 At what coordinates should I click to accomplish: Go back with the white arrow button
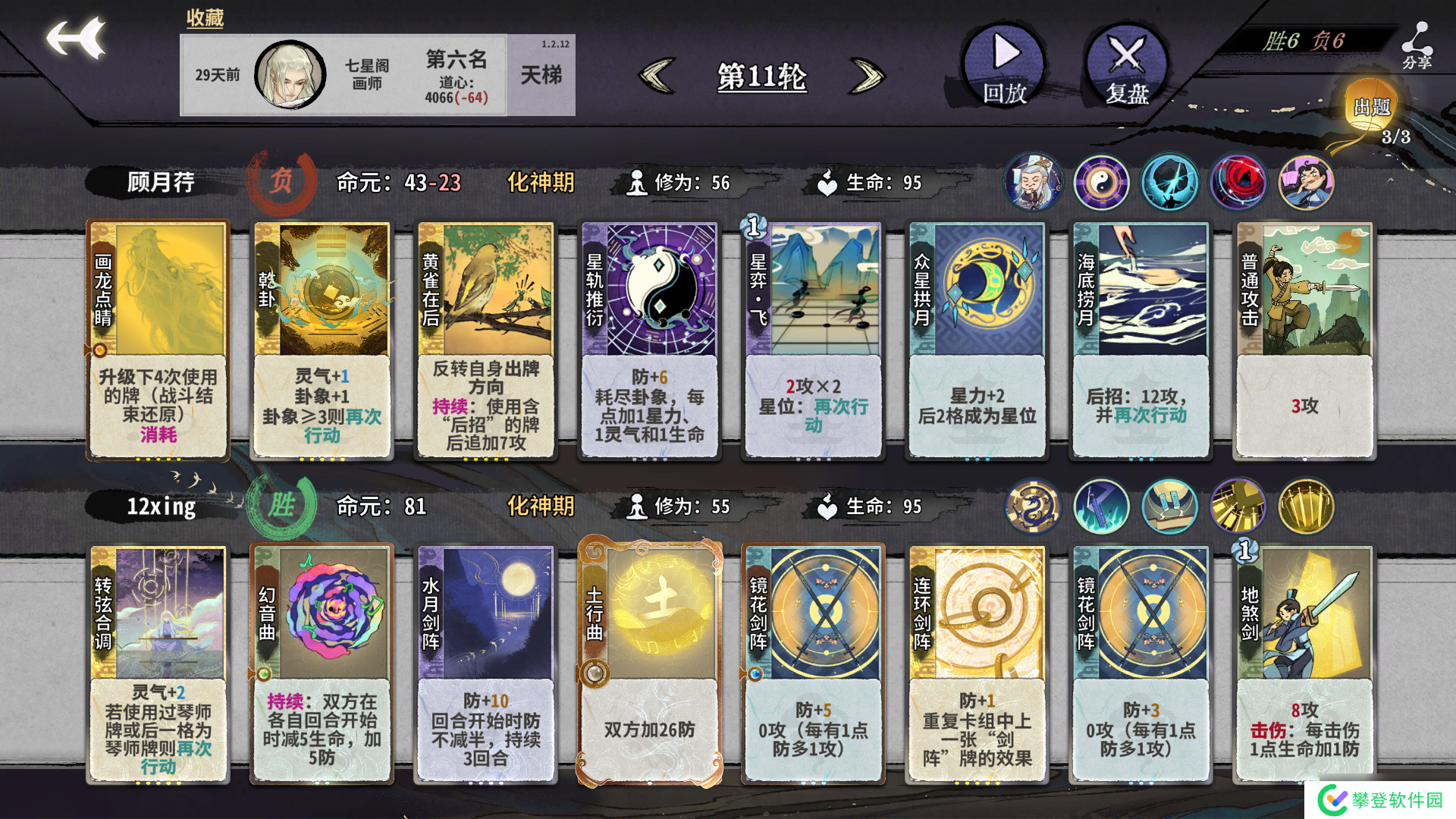coord(76,38)
